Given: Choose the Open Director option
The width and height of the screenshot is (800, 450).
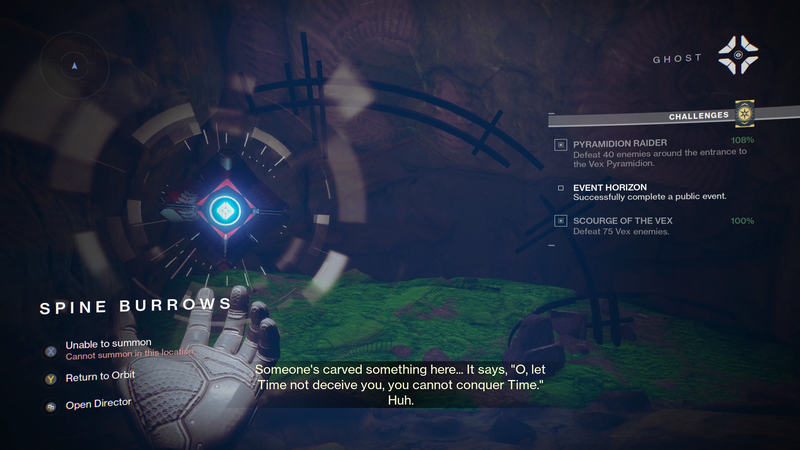Looking at the screenshot, I should tap(98, 405).
